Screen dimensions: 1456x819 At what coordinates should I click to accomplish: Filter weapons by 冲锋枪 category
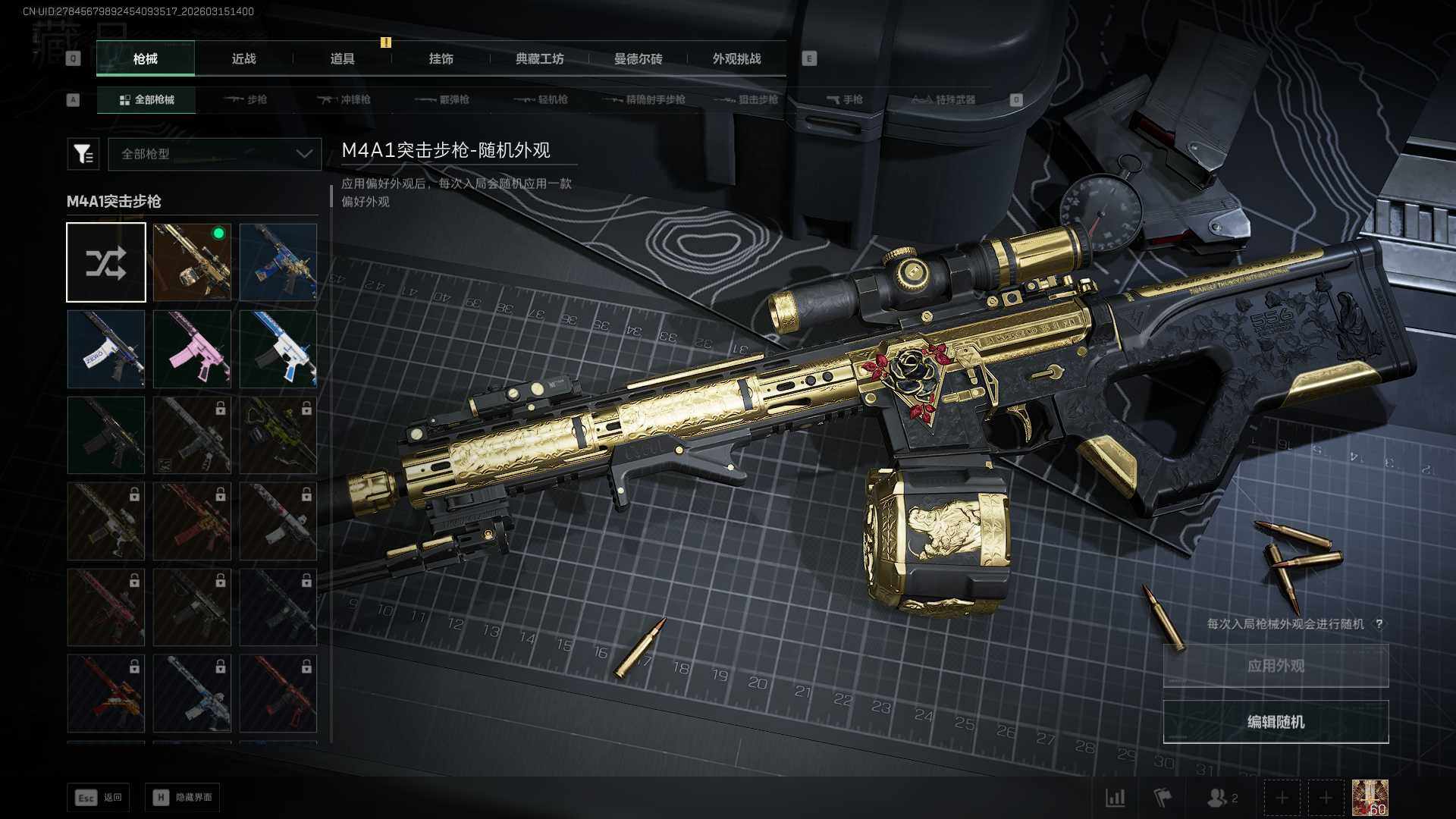[x=344, y=100]
